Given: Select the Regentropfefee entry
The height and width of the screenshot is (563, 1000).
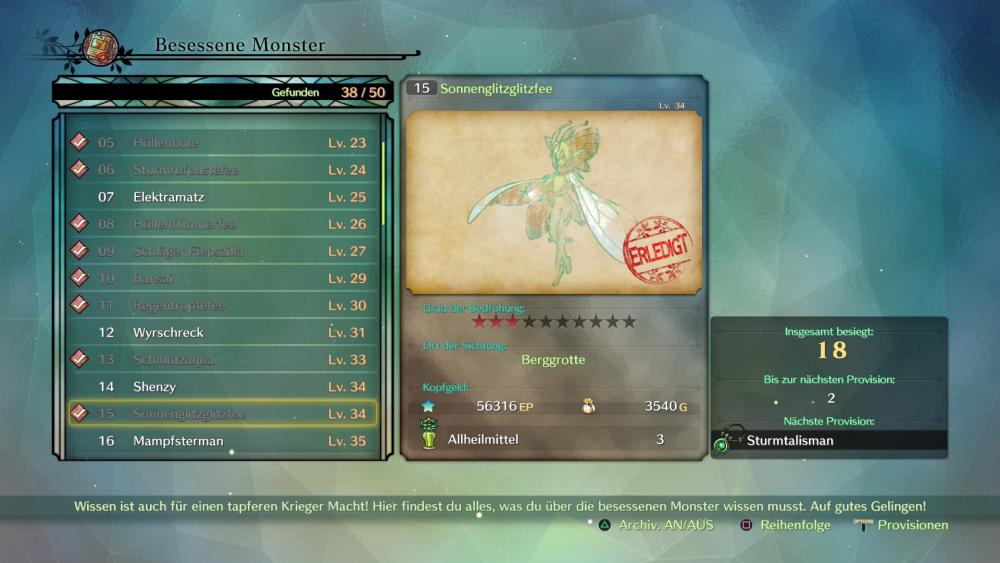Looking at the screenshot, I should (222, 305).
